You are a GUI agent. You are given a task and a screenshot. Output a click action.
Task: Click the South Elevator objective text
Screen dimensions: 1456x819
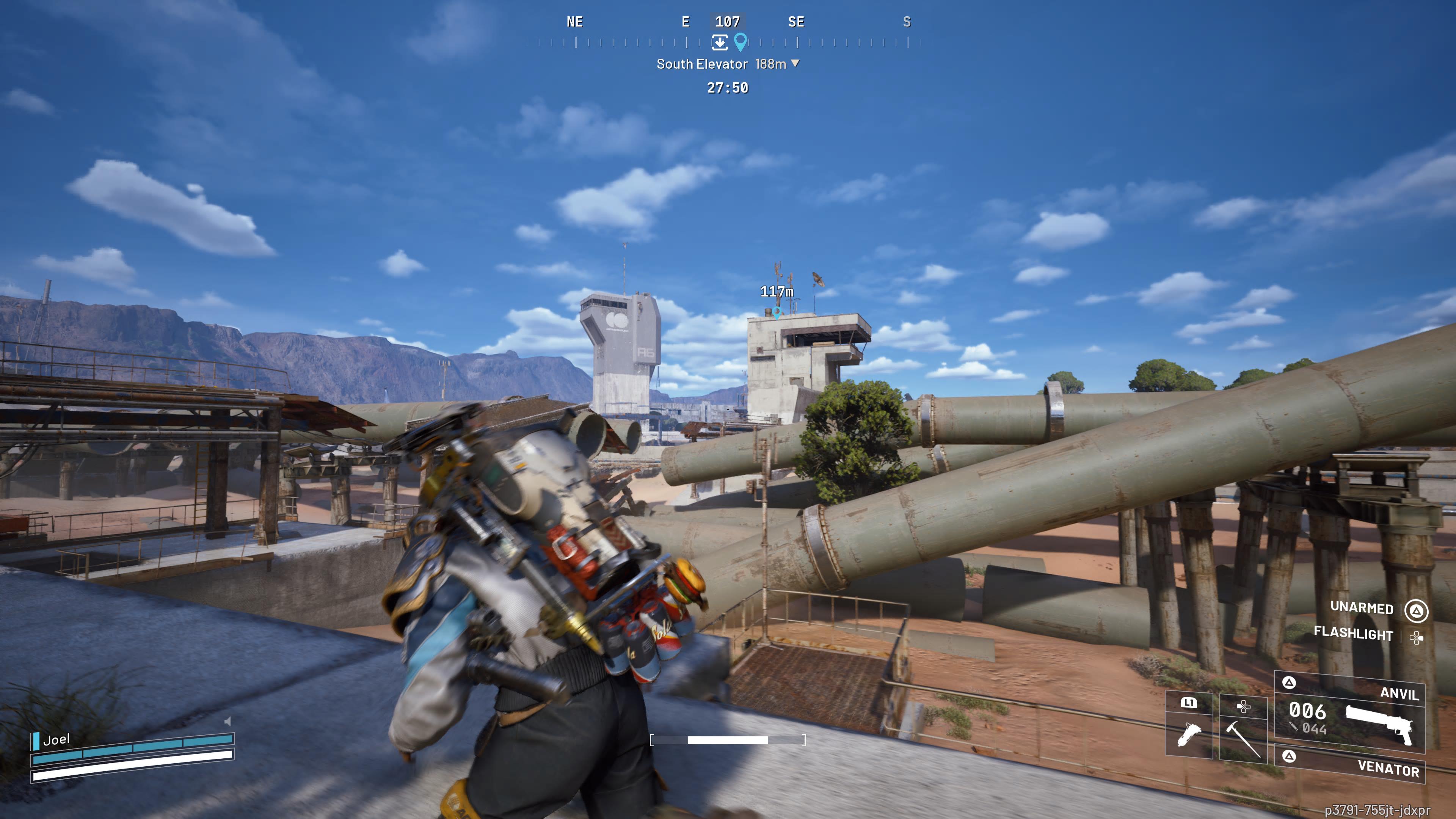pyautogui.click(x=702, y=63)
